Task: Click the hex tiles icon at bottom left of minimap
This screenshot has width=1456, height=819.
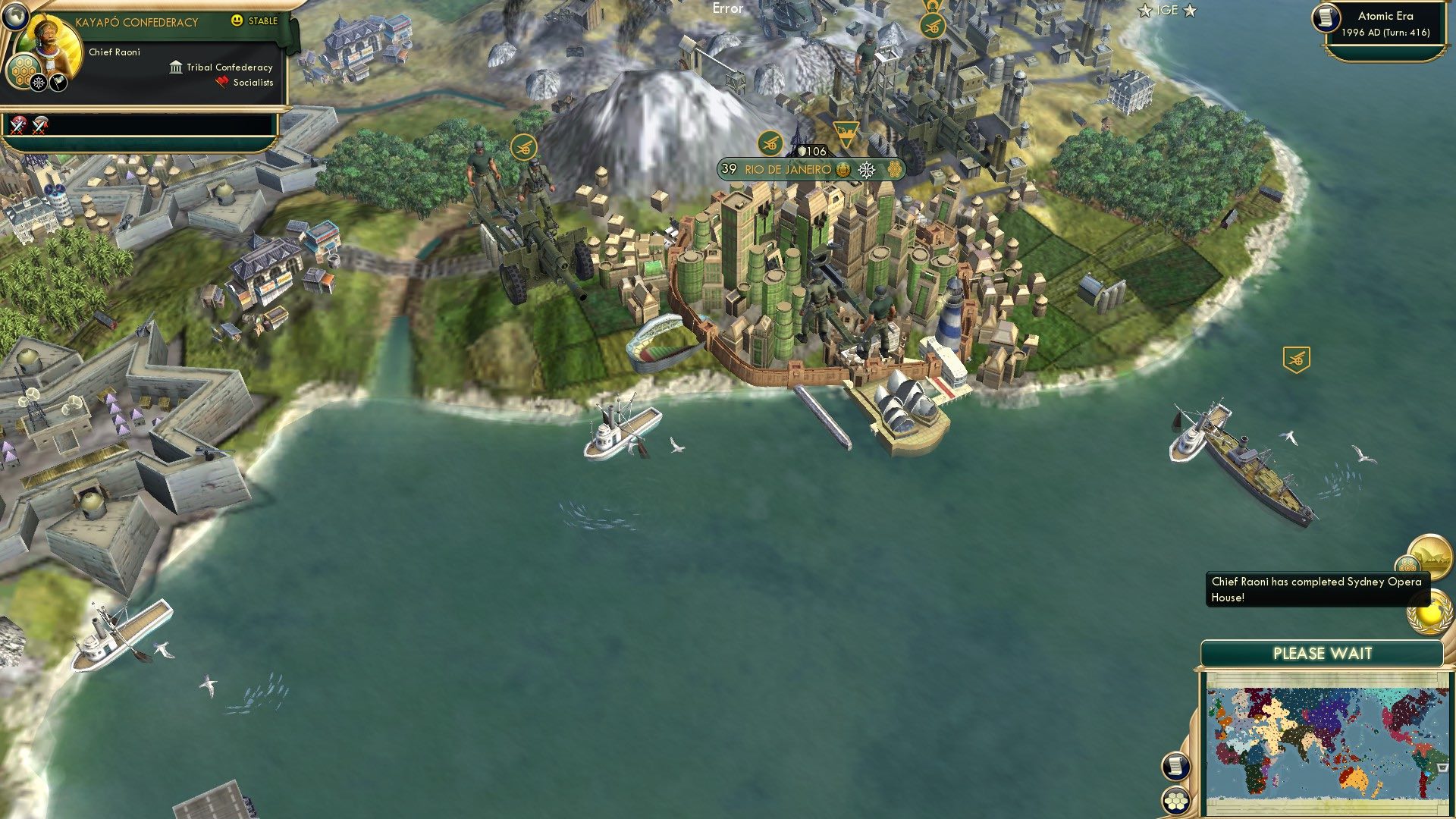Action: click(x=1175, y=799)
